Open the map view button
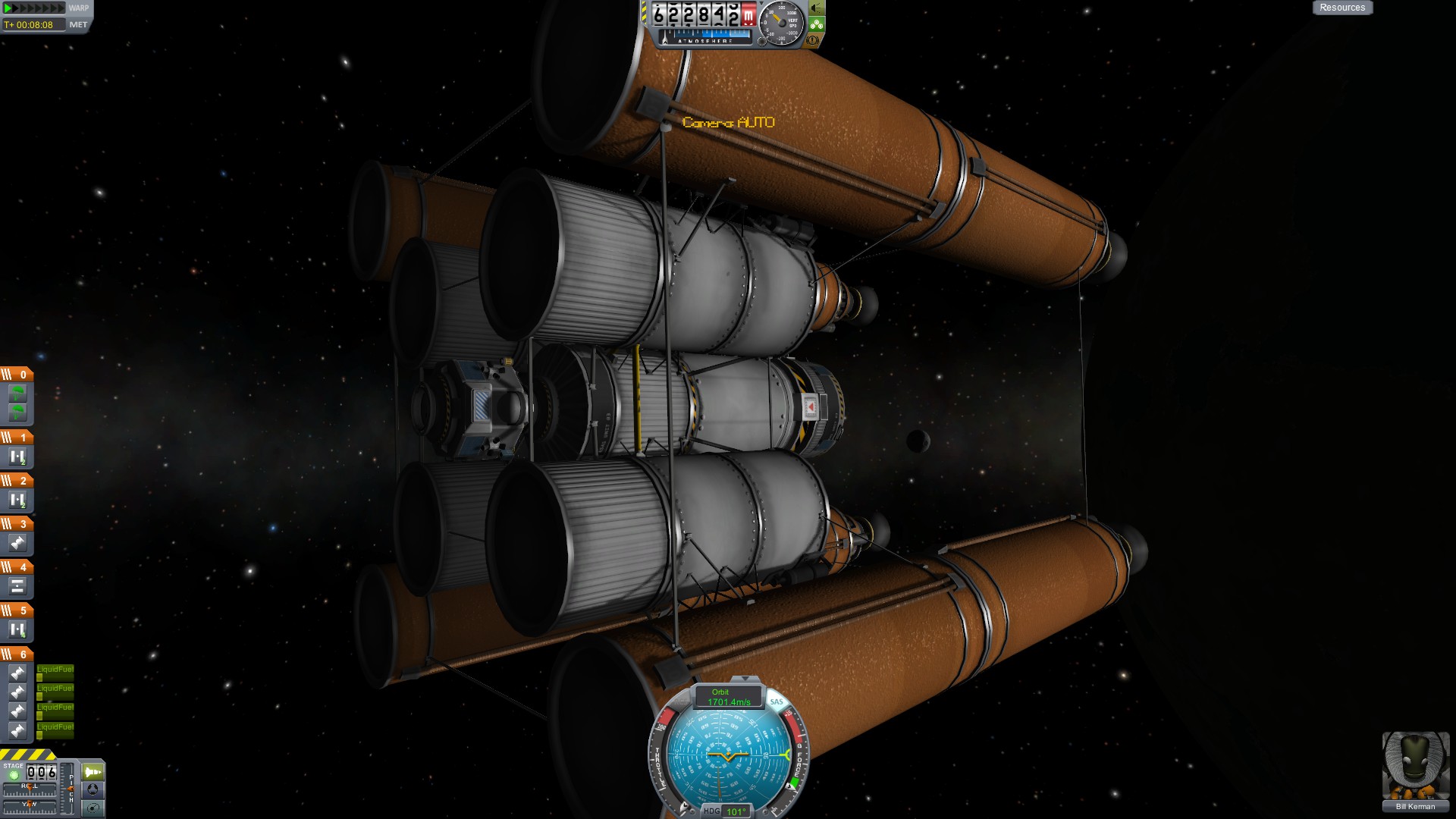1456x819 pixels. [x=93, y=808]
